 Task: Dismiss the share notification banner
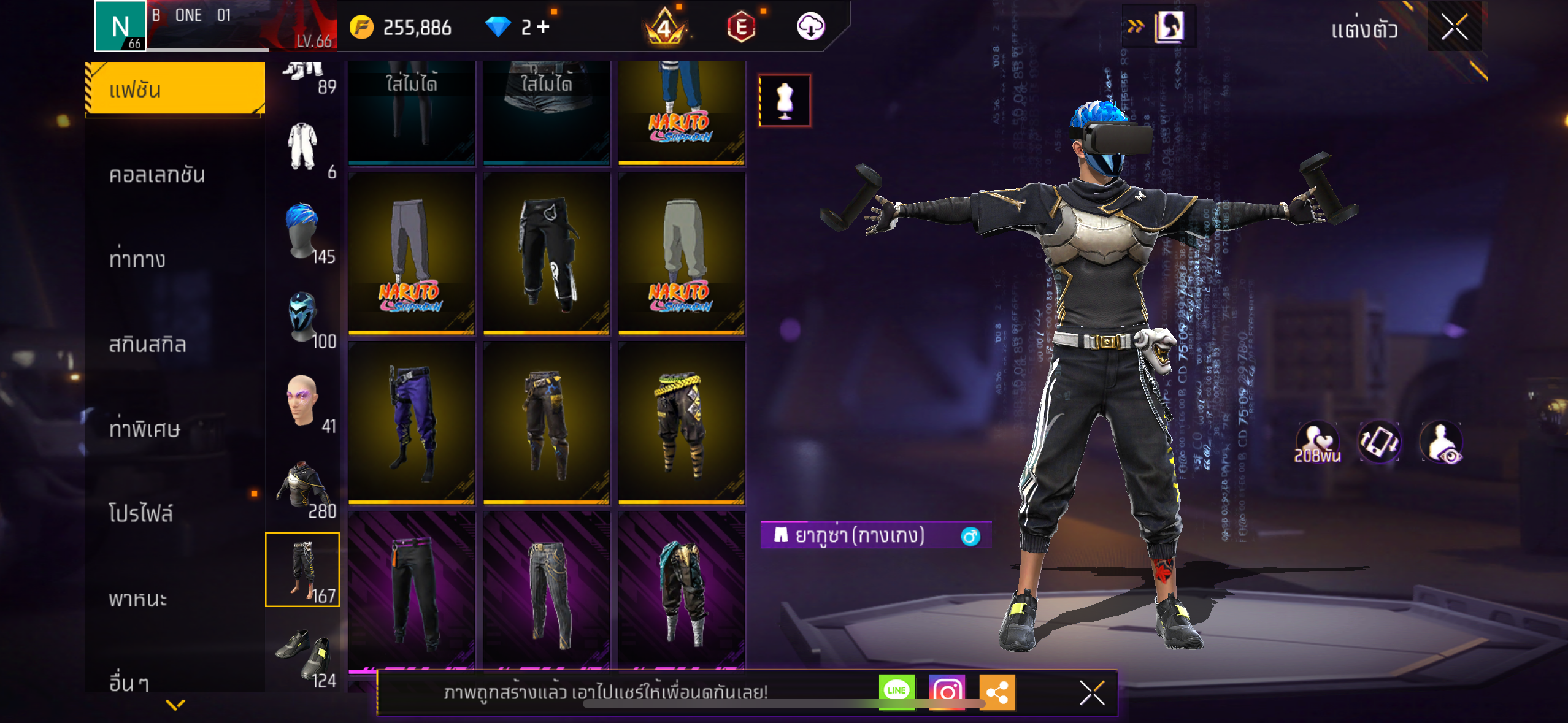[1092, 693]
